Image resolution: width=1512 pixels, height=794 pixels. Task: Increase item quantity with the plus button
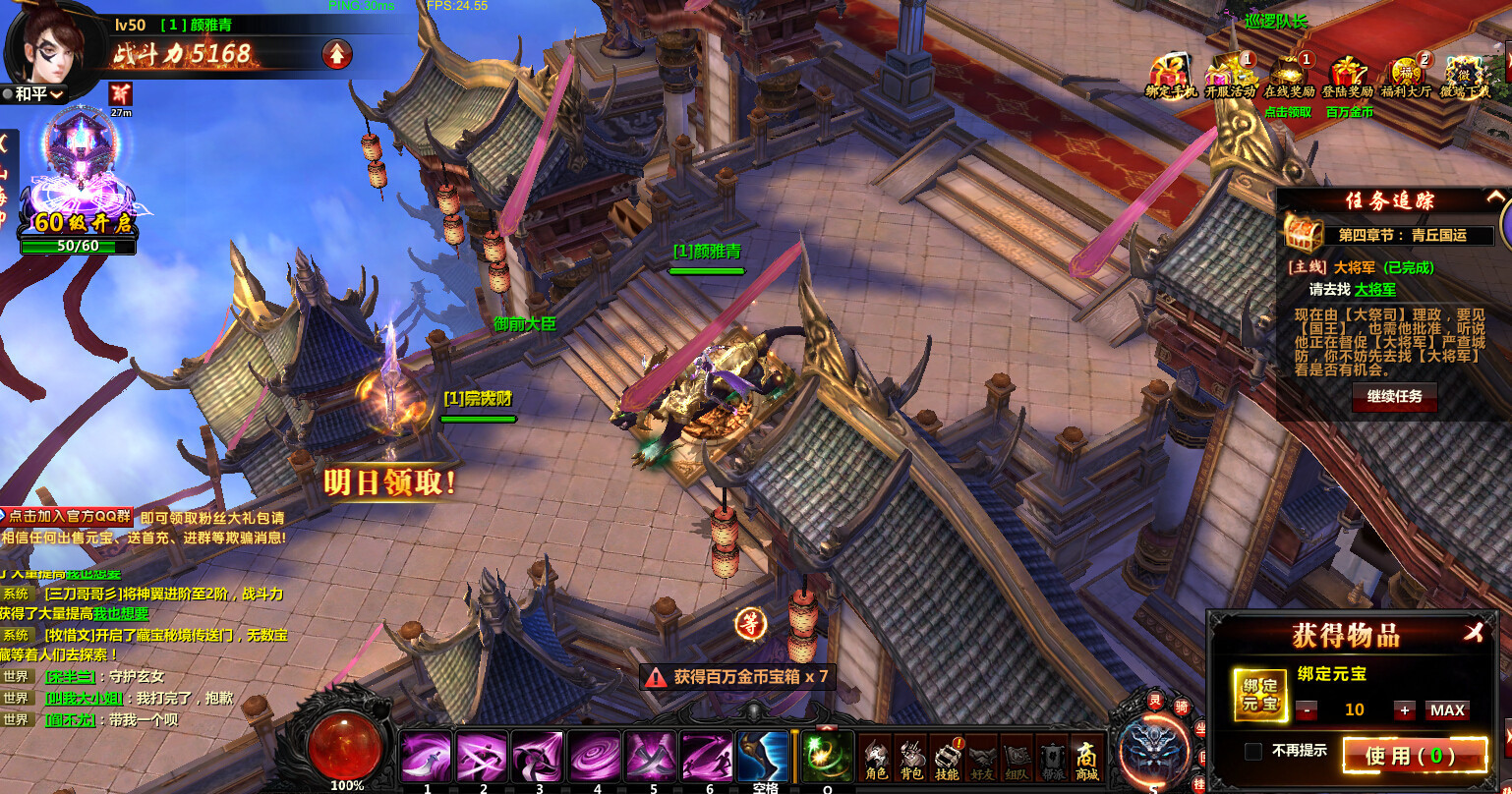pyautogui.click(x=1405, y=709)
